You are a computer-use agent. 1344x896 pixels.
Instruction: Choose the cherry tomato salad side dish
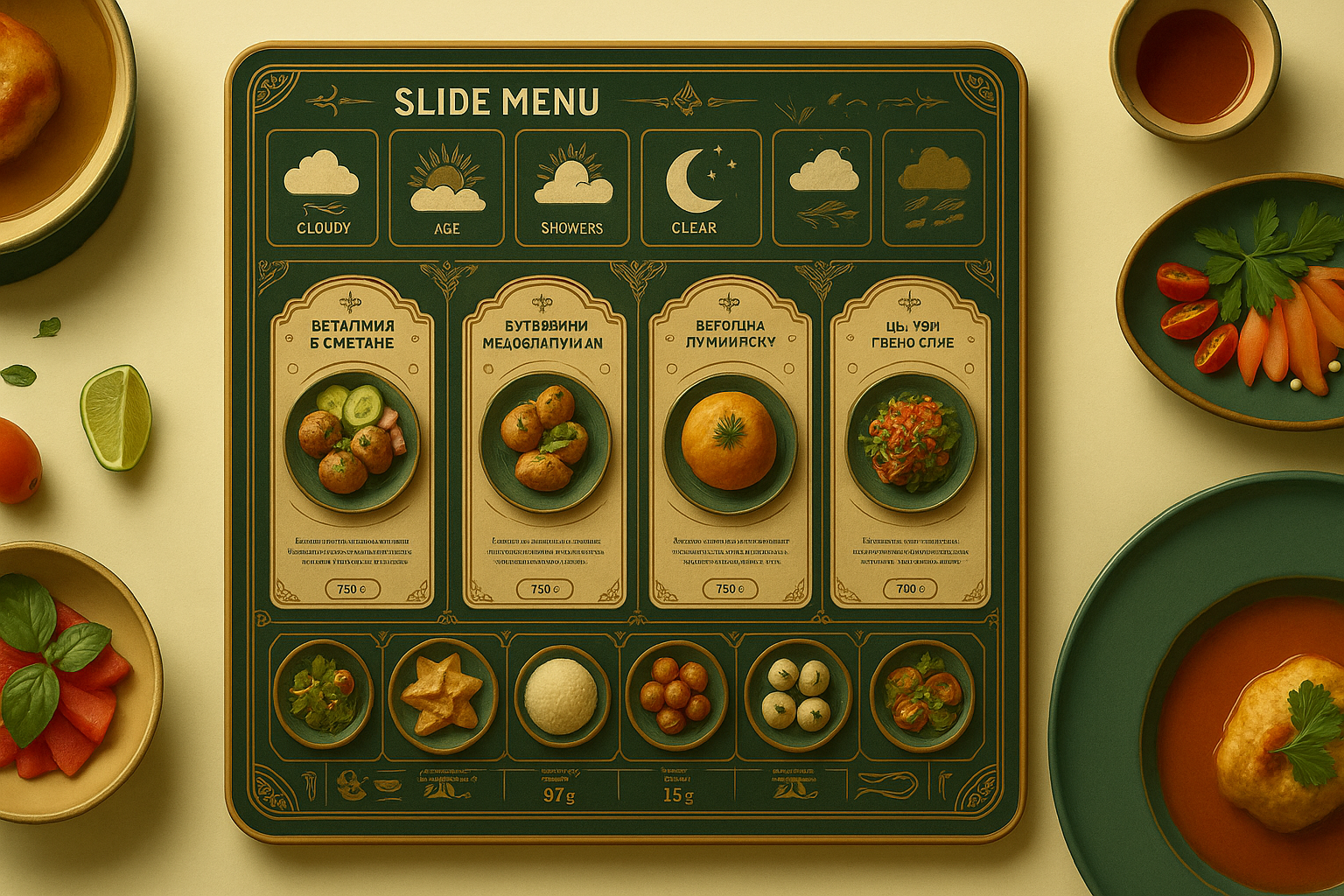pyautogui.click(x=921, y=696)
